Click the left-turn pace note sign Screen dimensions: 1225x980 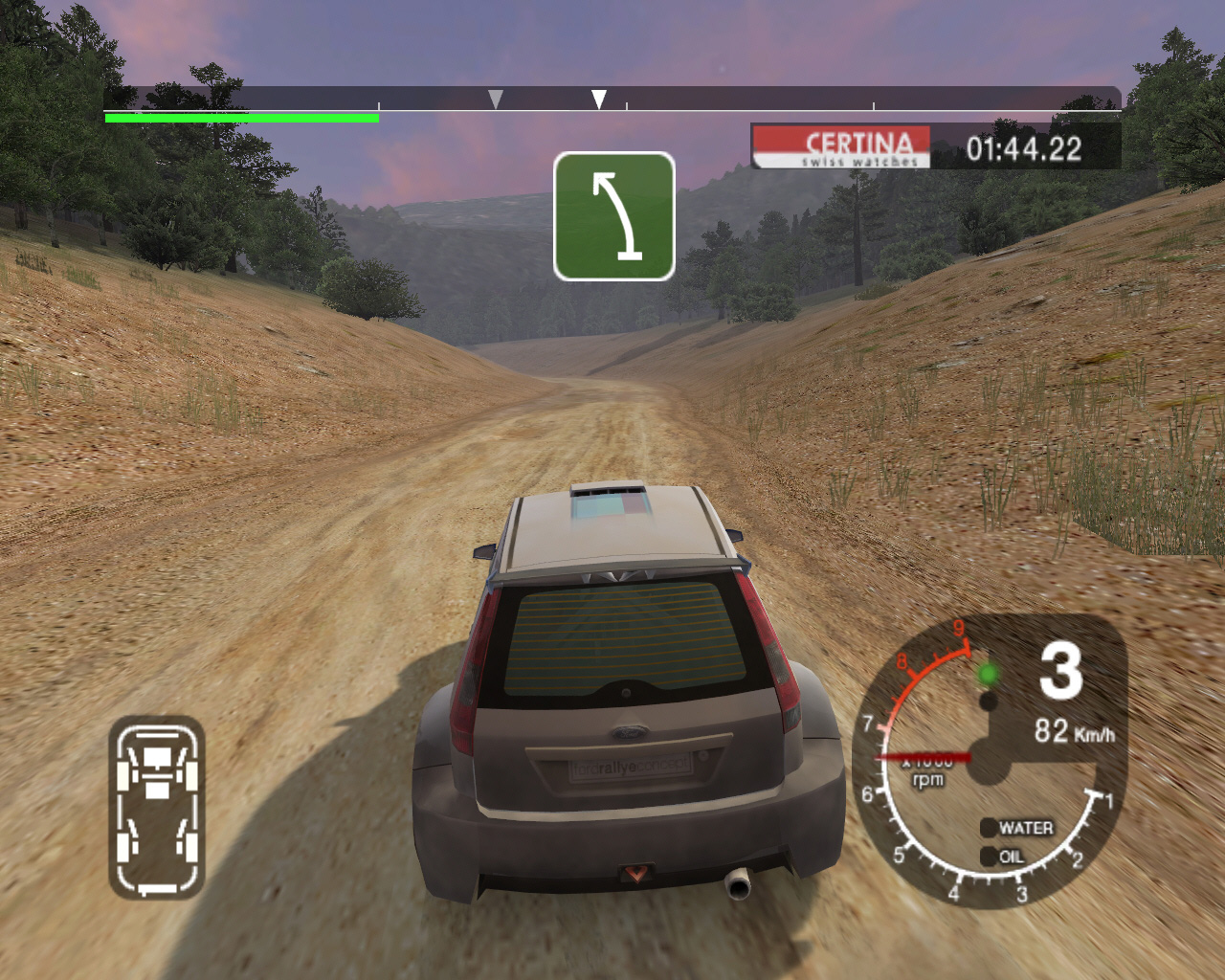click(613, 216)
